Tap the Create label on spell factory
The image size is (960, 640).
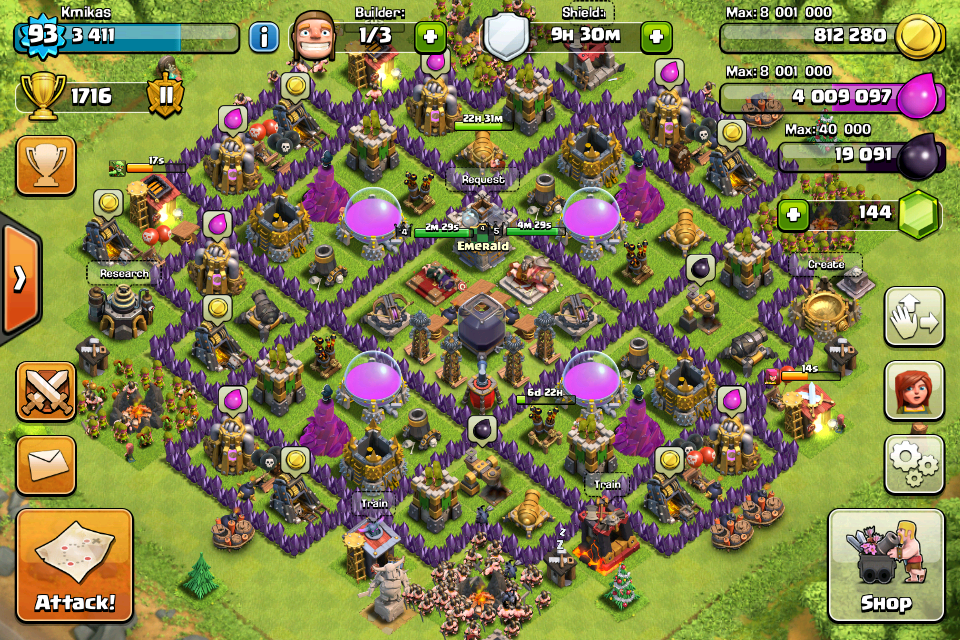coord(826,264)
